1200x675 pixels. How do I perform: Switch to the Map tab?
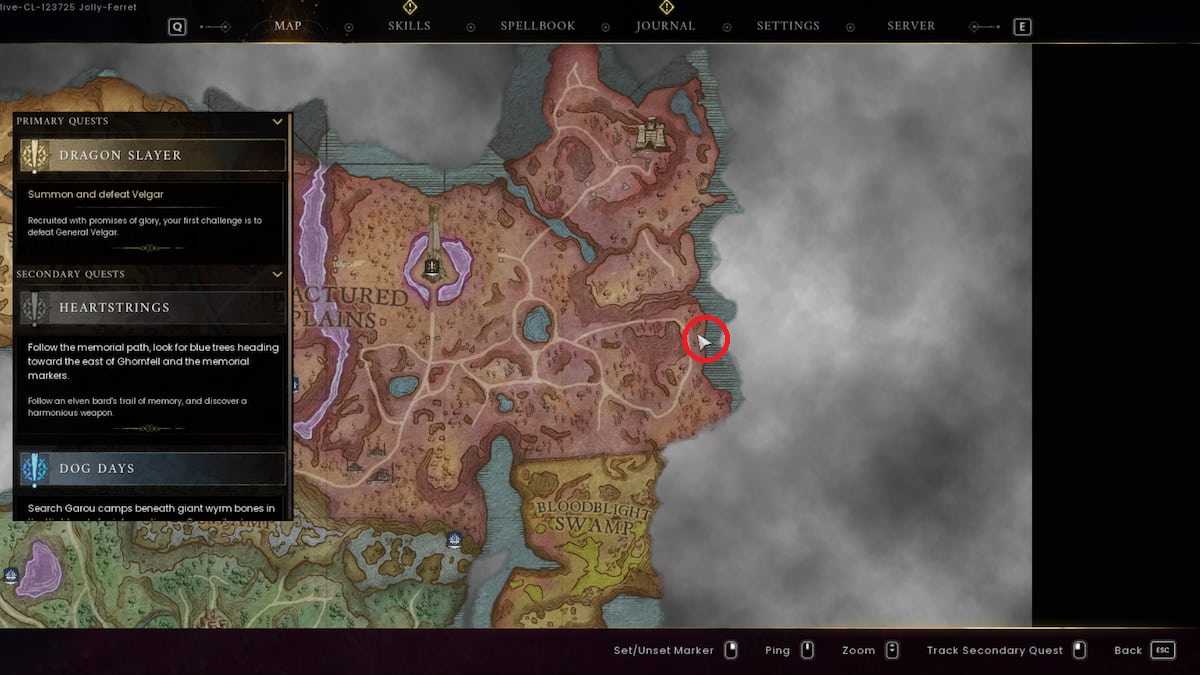(x=287, y=26)
